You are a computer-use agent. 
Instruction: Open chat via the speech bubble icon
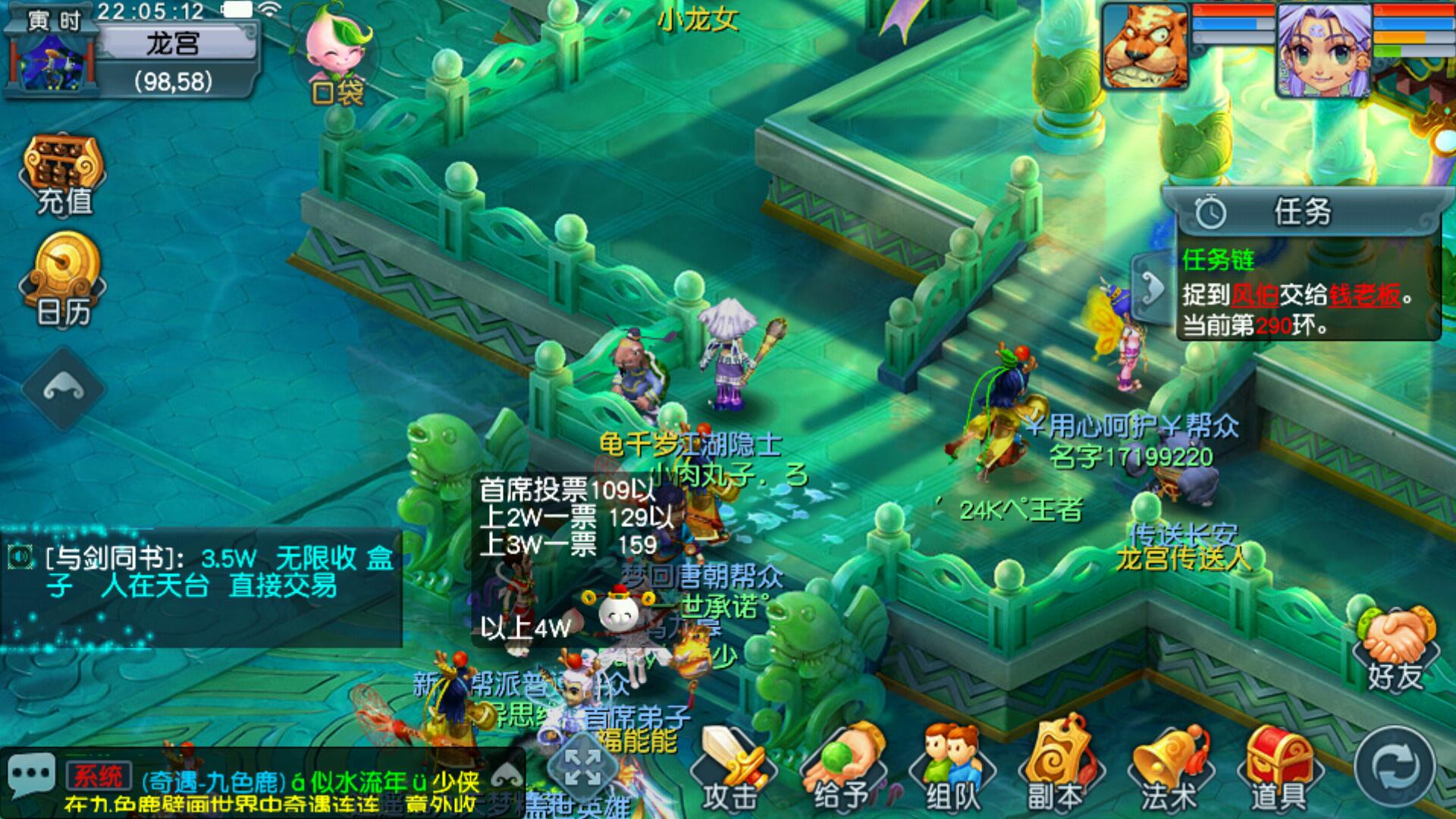(31, 776)
